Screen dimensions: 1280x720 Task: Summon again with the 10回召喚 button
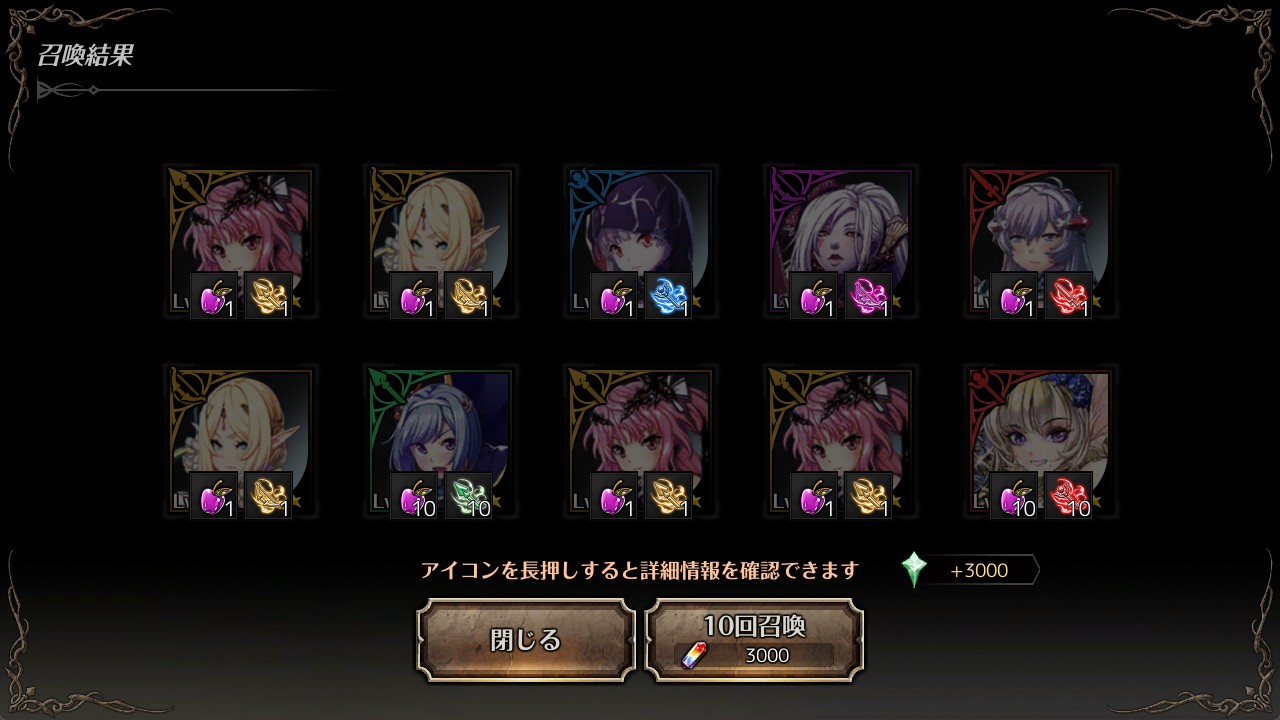pyautogui.click(x=754, y=640)
